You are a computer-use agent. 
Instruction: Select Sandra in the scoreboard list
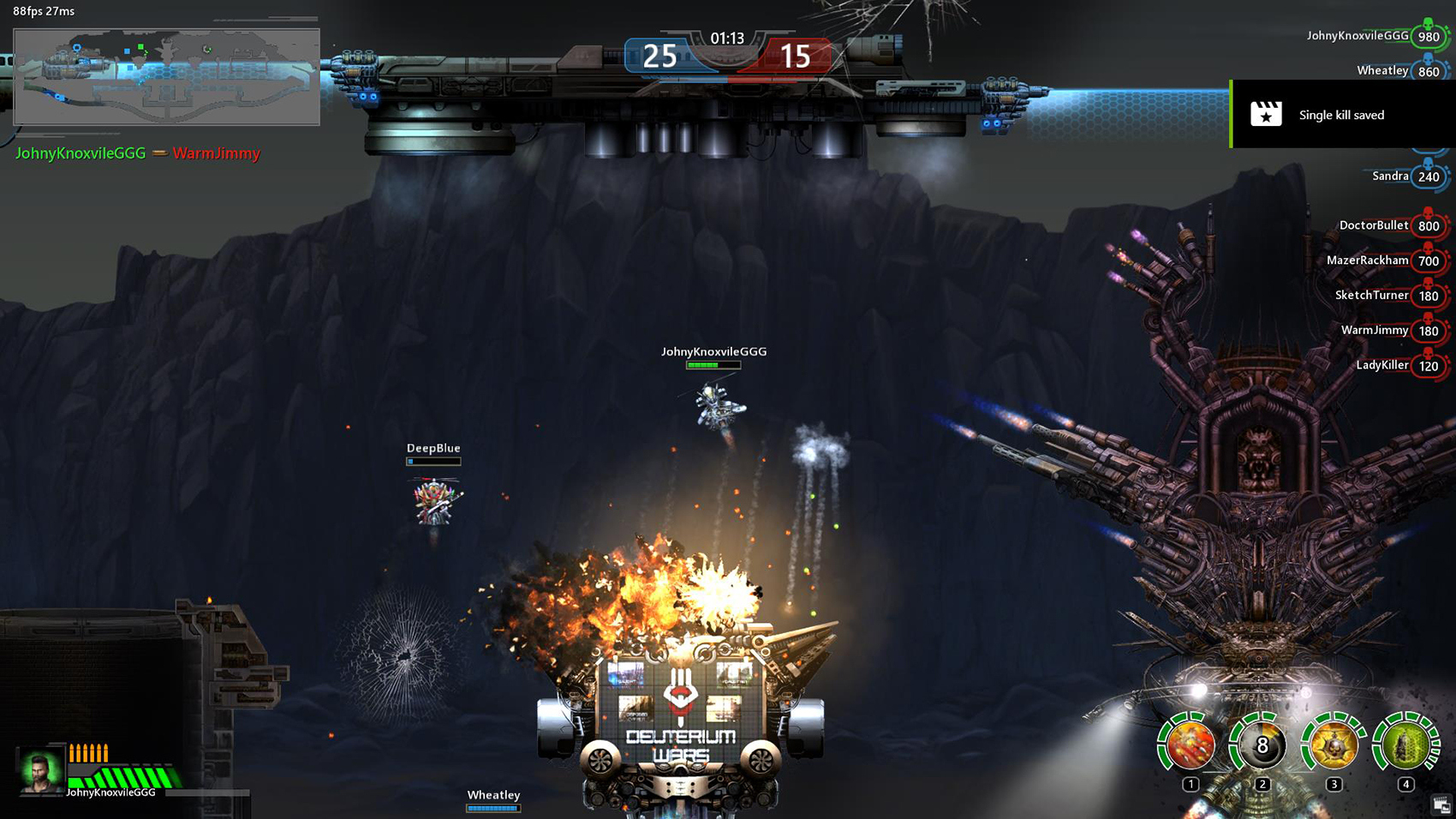coord(1390,176)
